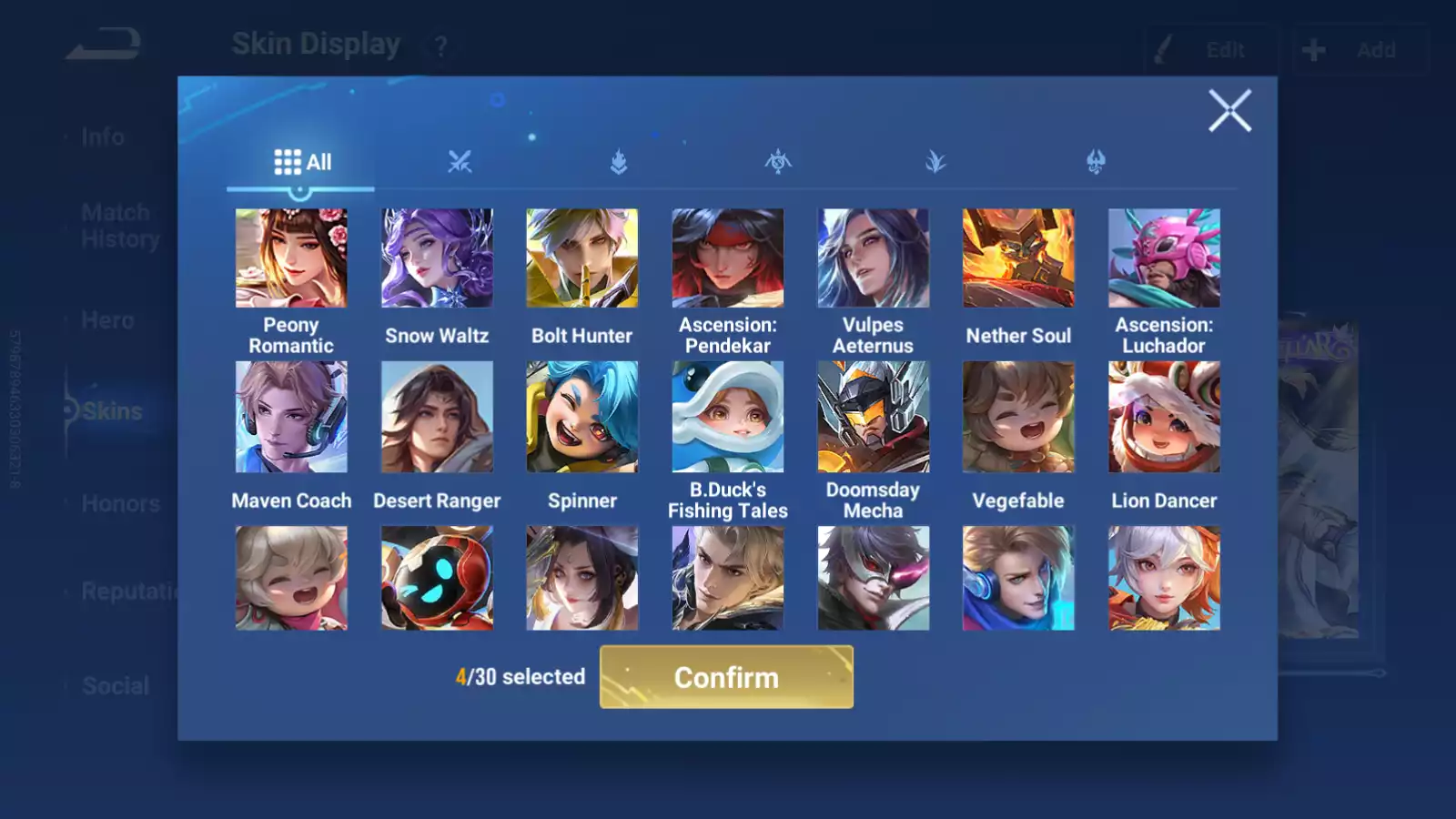The image size is (1456, 819).
Task: Select Ascension: Pendekar skin
Action: point(728,258)
